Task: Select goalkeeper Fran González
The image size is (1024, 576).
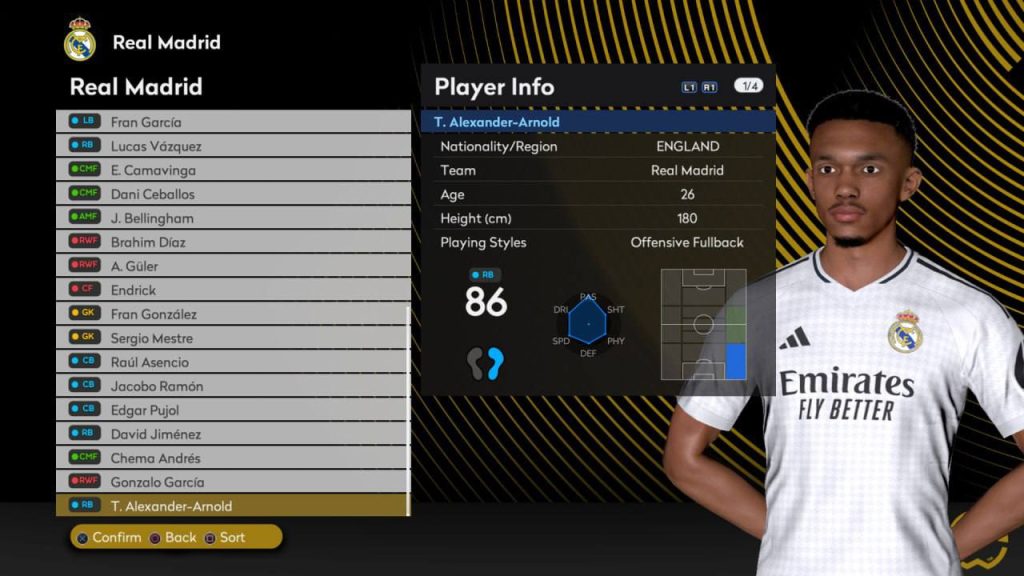Action: 233,314
